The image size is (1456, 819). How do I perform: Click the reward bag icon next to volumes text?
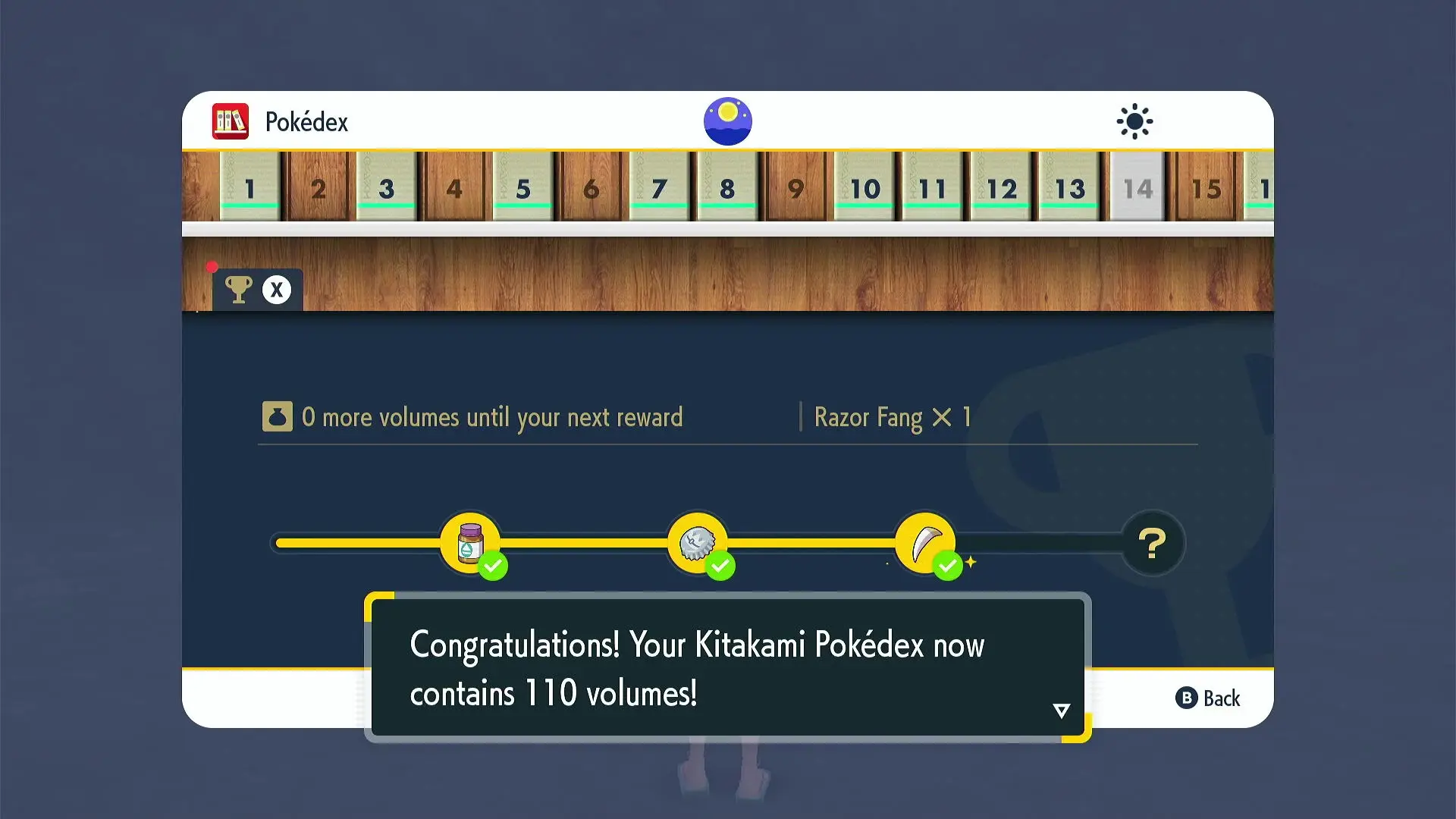[278, 416]
